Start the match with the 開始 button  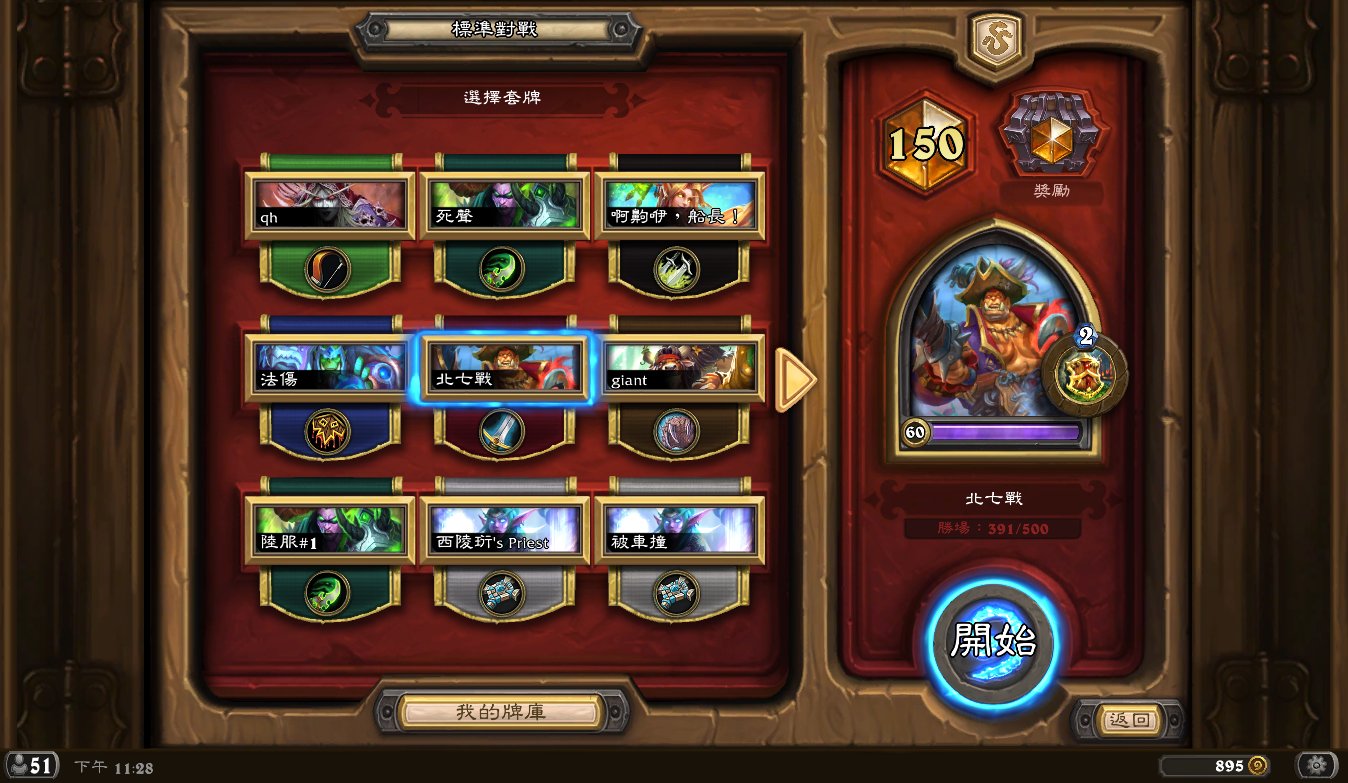point(993,642)
